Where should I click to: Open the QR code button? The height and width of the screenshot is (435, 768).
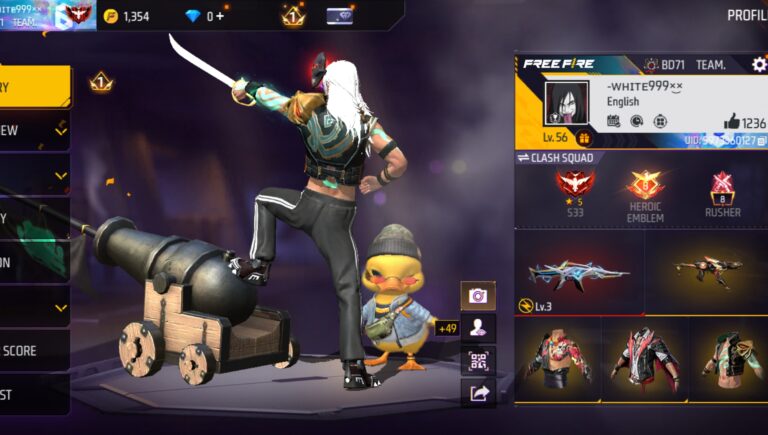[x=478, y=361]
